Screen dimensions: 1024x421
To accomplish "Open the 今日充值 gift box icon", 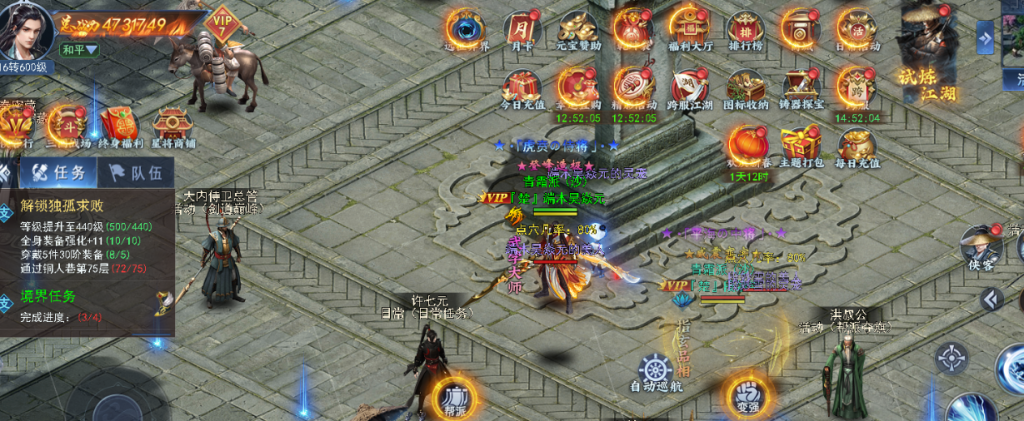I will [x=521, y=86].
